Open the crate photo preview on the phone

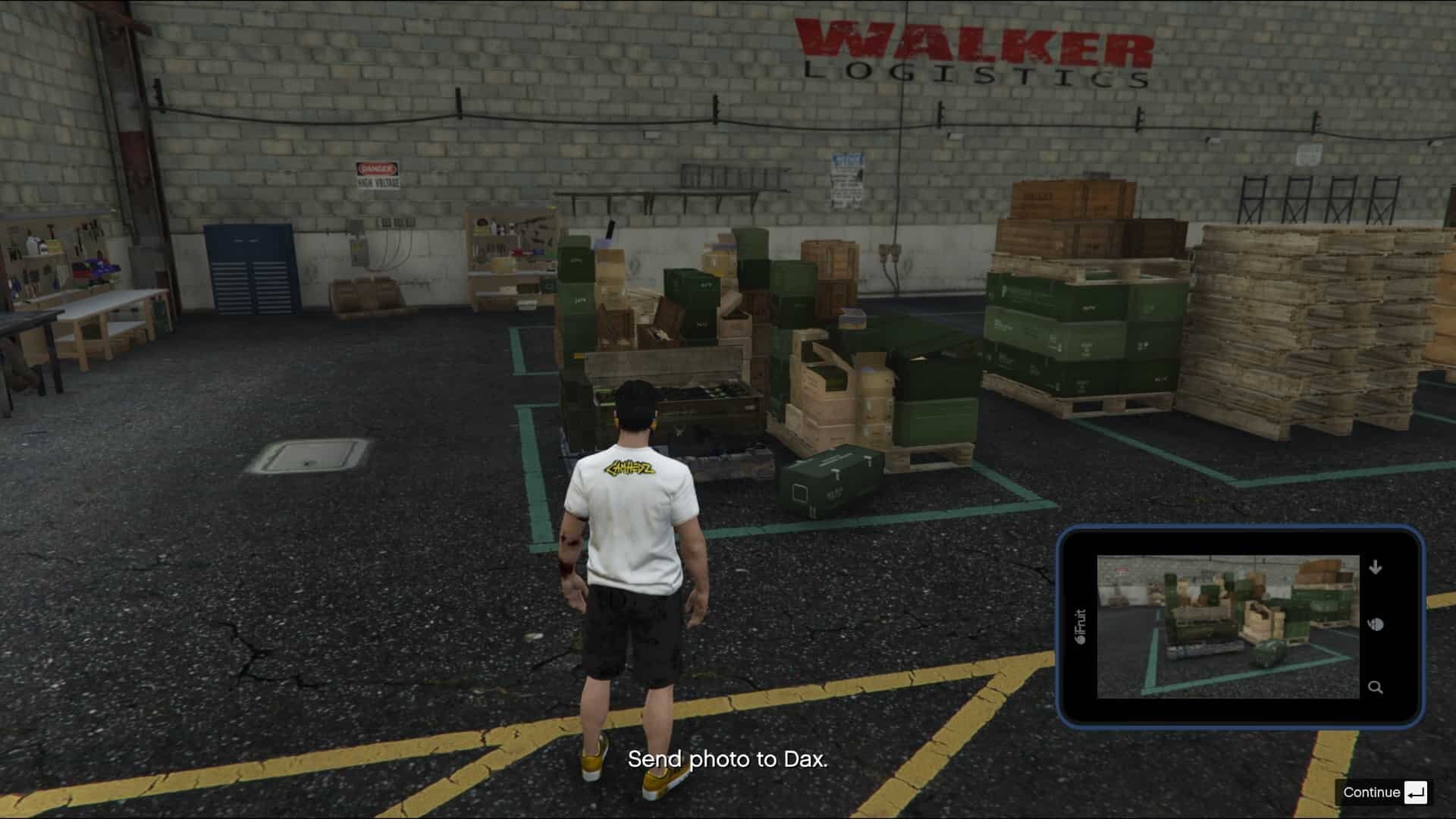coord(1228,626)
